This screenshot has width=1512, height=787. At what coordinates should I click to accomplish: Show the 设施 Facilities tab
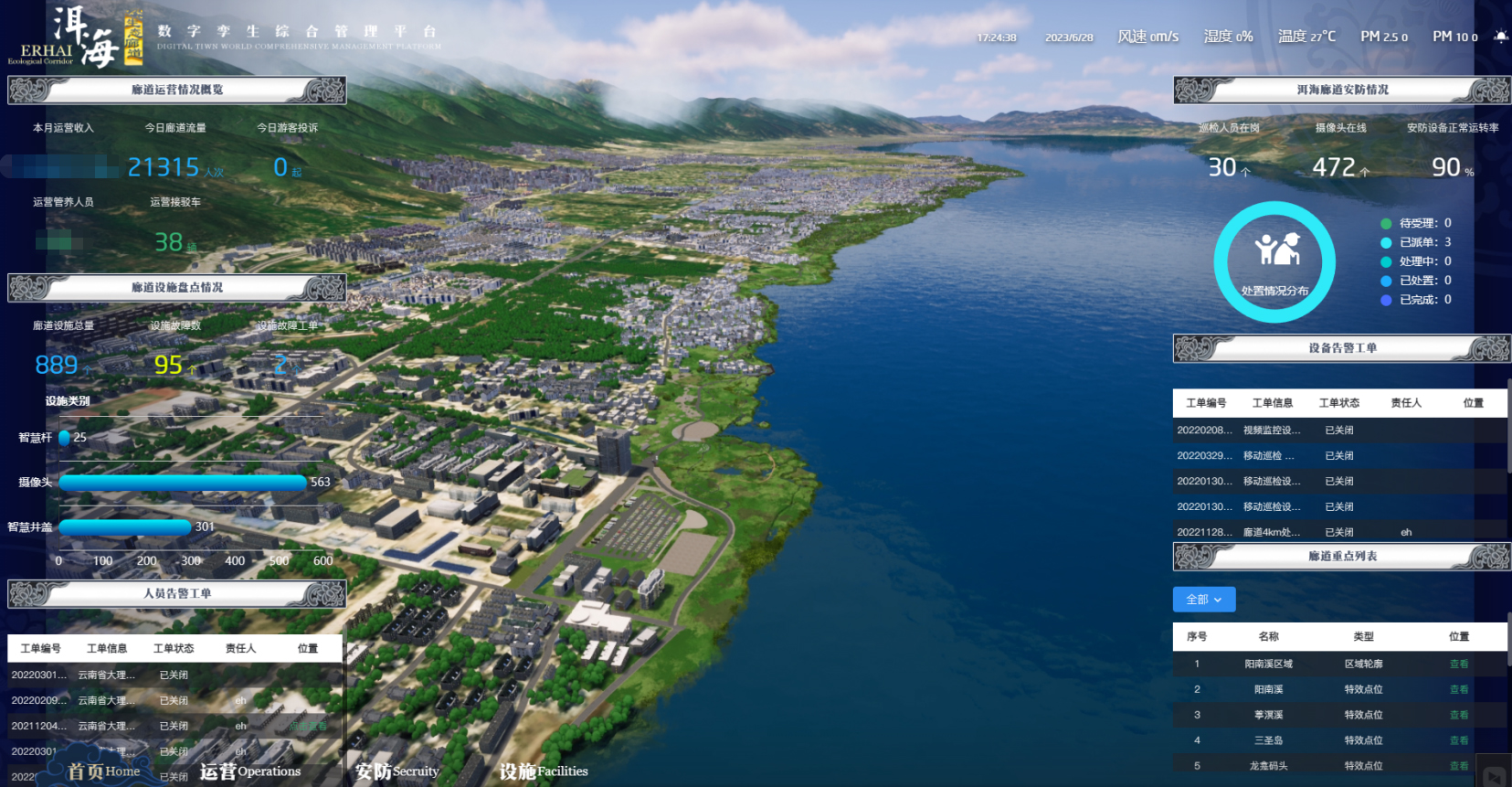pyautogui.click(x=543, y=771)
